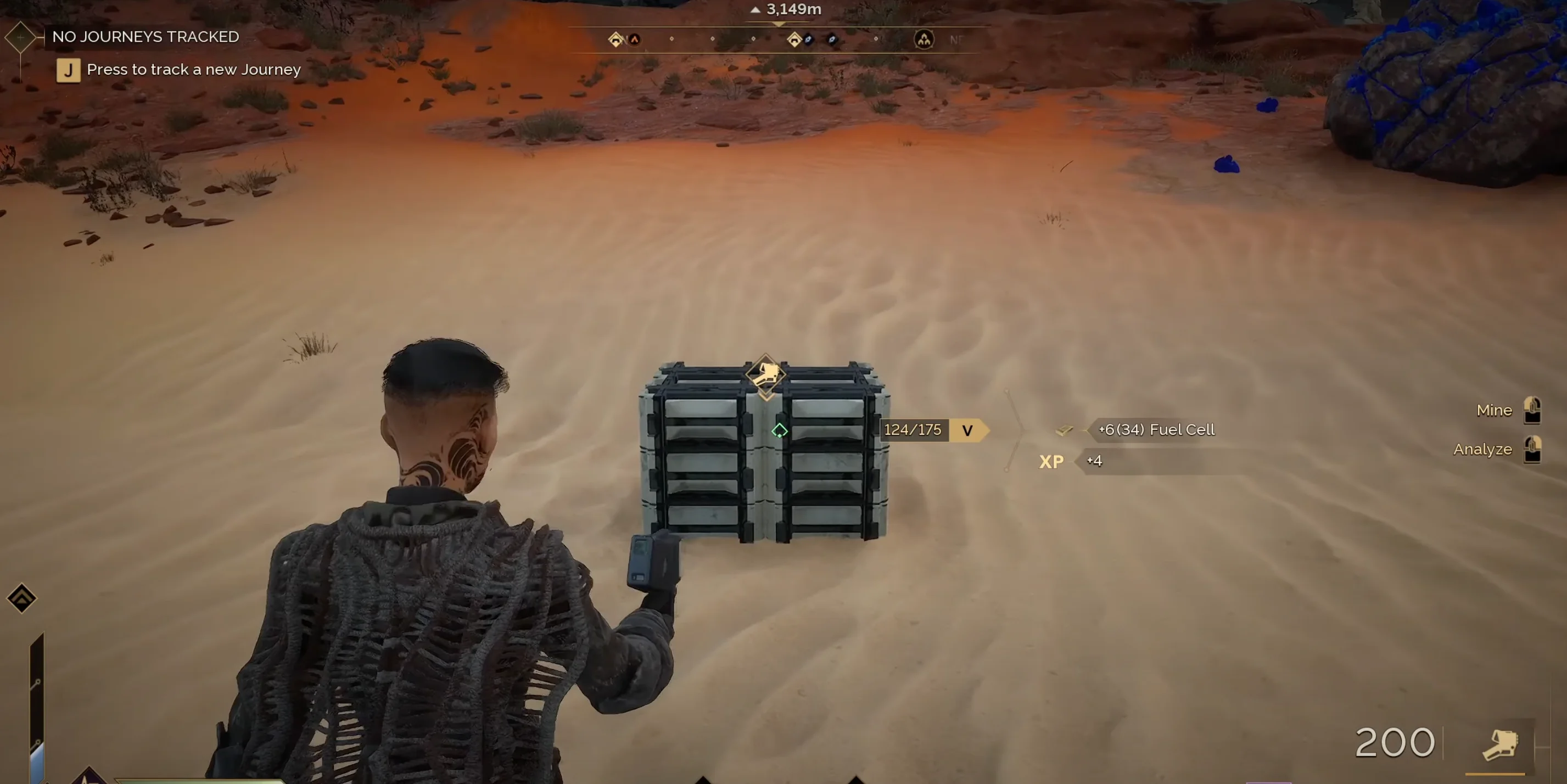
Task: Activate the V interaction prompt on the container
Action: pyautogui.click(x=966, y=430)
